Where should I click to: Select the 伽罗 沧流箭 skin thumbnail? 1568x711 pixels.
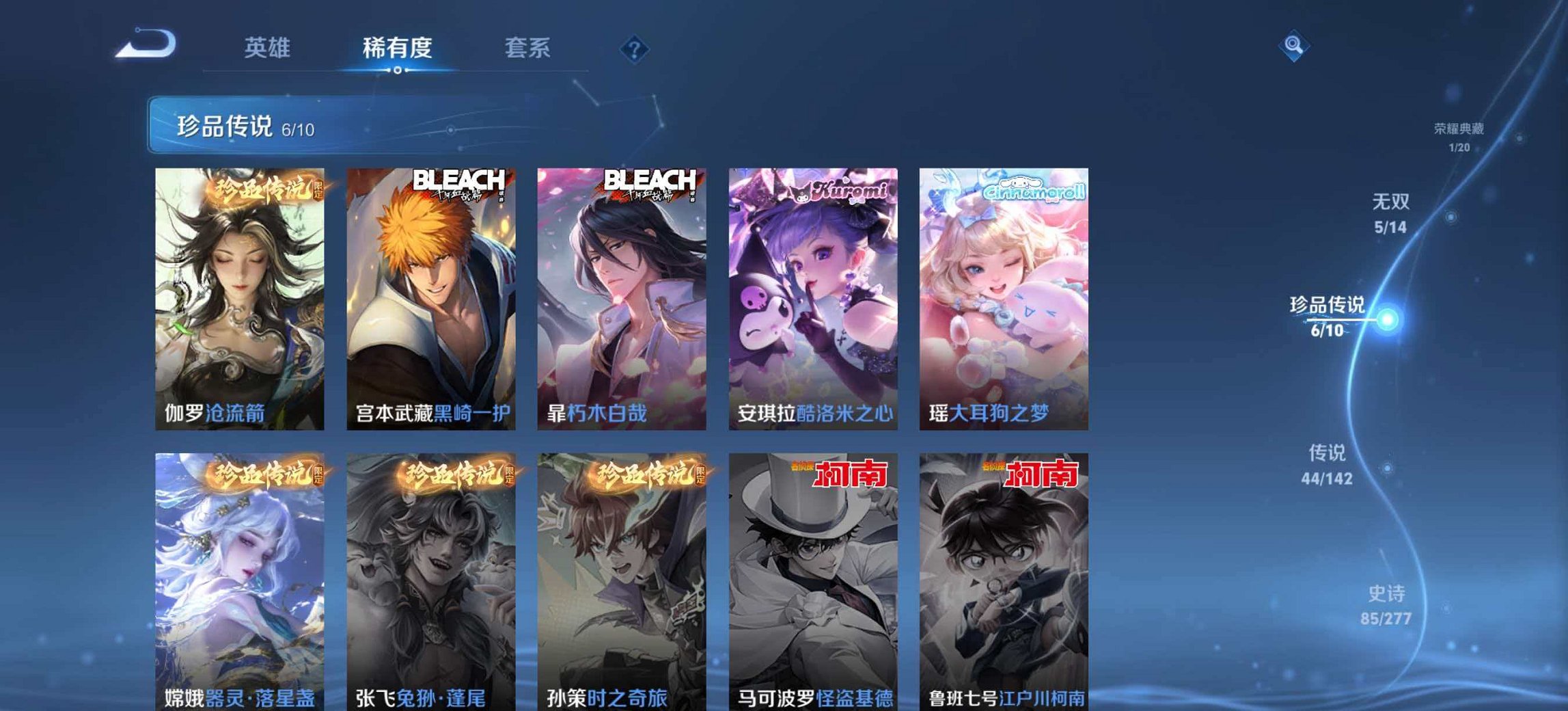(239, 294)
